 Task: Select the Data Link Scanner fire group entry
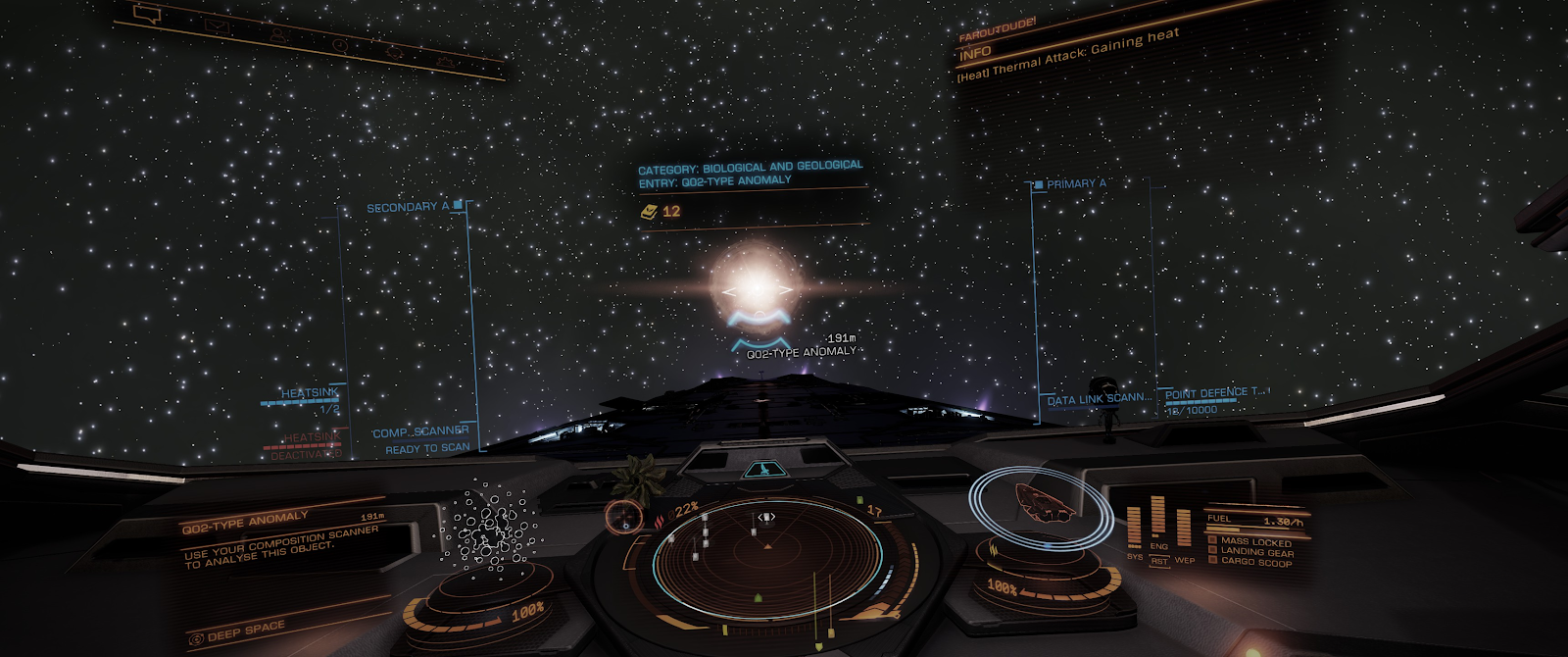coord(1099,399)
